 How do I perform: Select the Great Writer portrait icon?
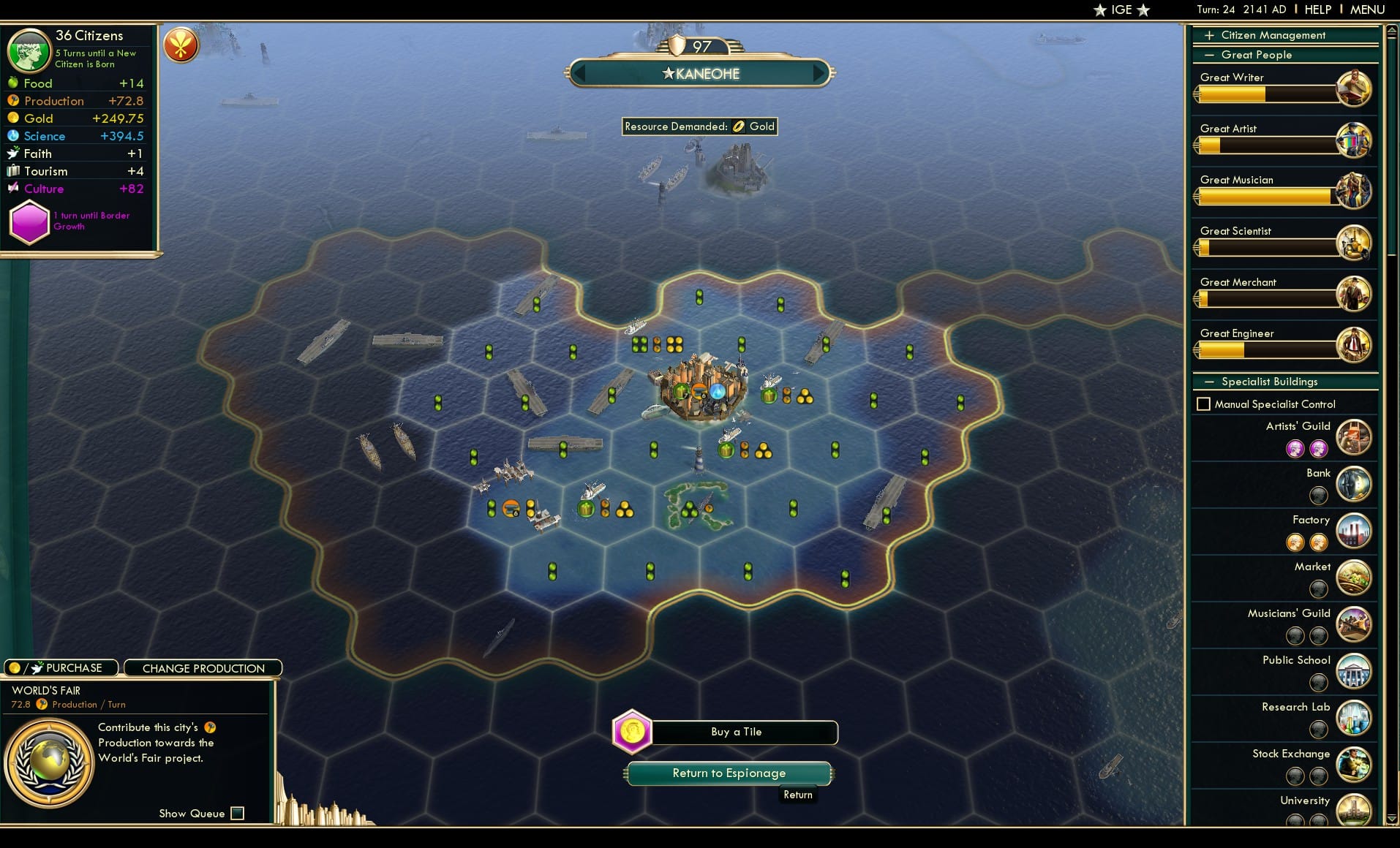pyautogui.click(x=1357, y=88)
